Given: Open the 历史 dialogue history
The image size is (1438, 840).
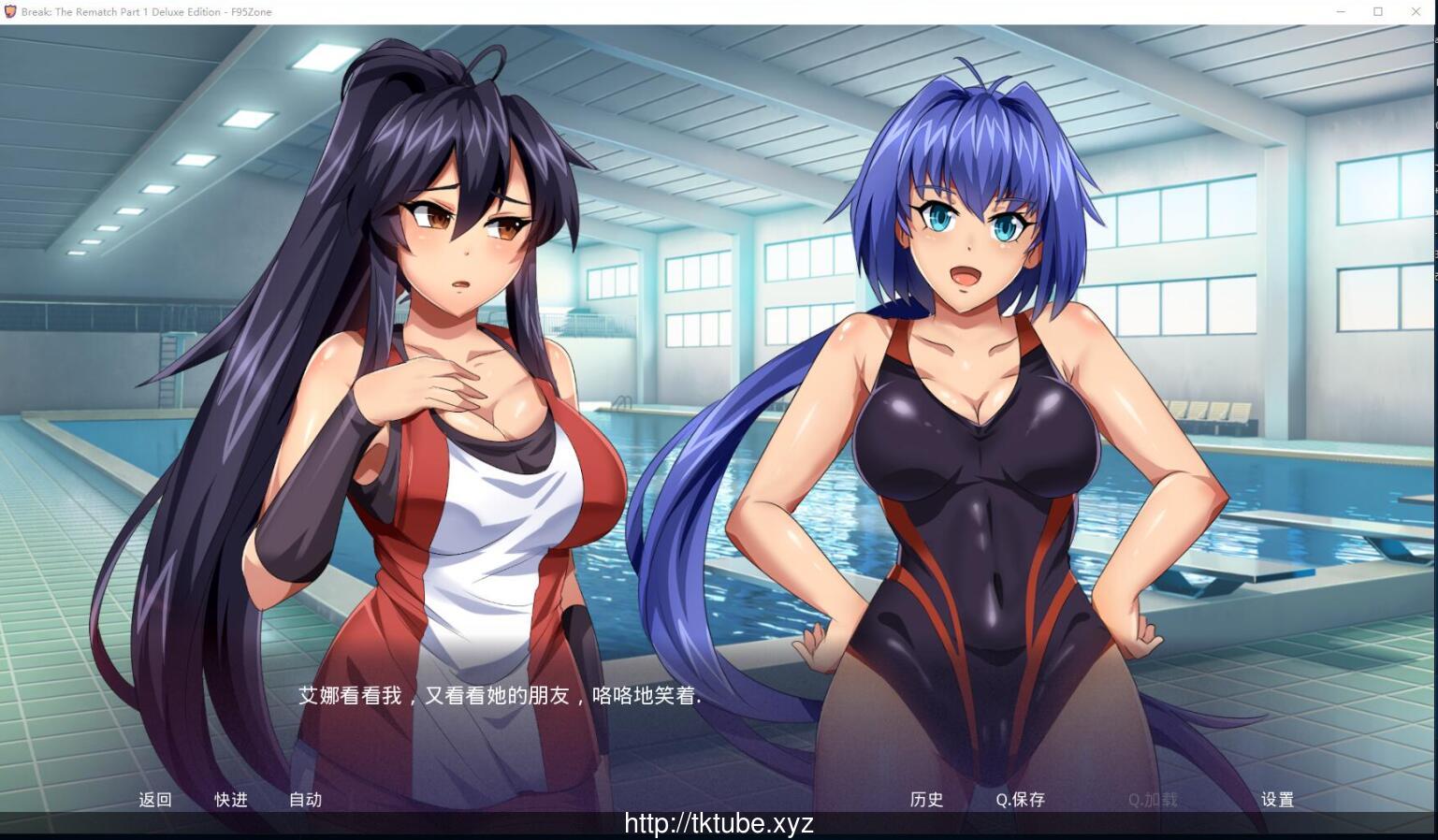Looking at the screenshot, I should click(925, 800).
